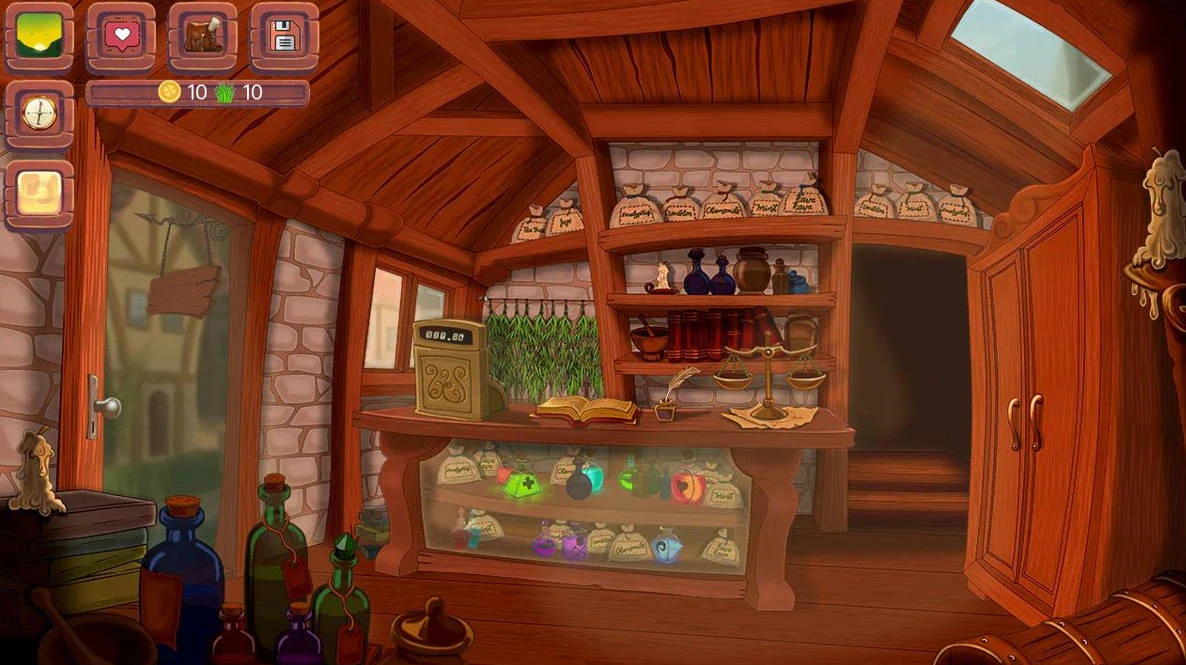Image resolution: width=1186 pixels, height=665 pixels.
Task: Open the brown leather bag icon
Action: click(x=202, y=36)
